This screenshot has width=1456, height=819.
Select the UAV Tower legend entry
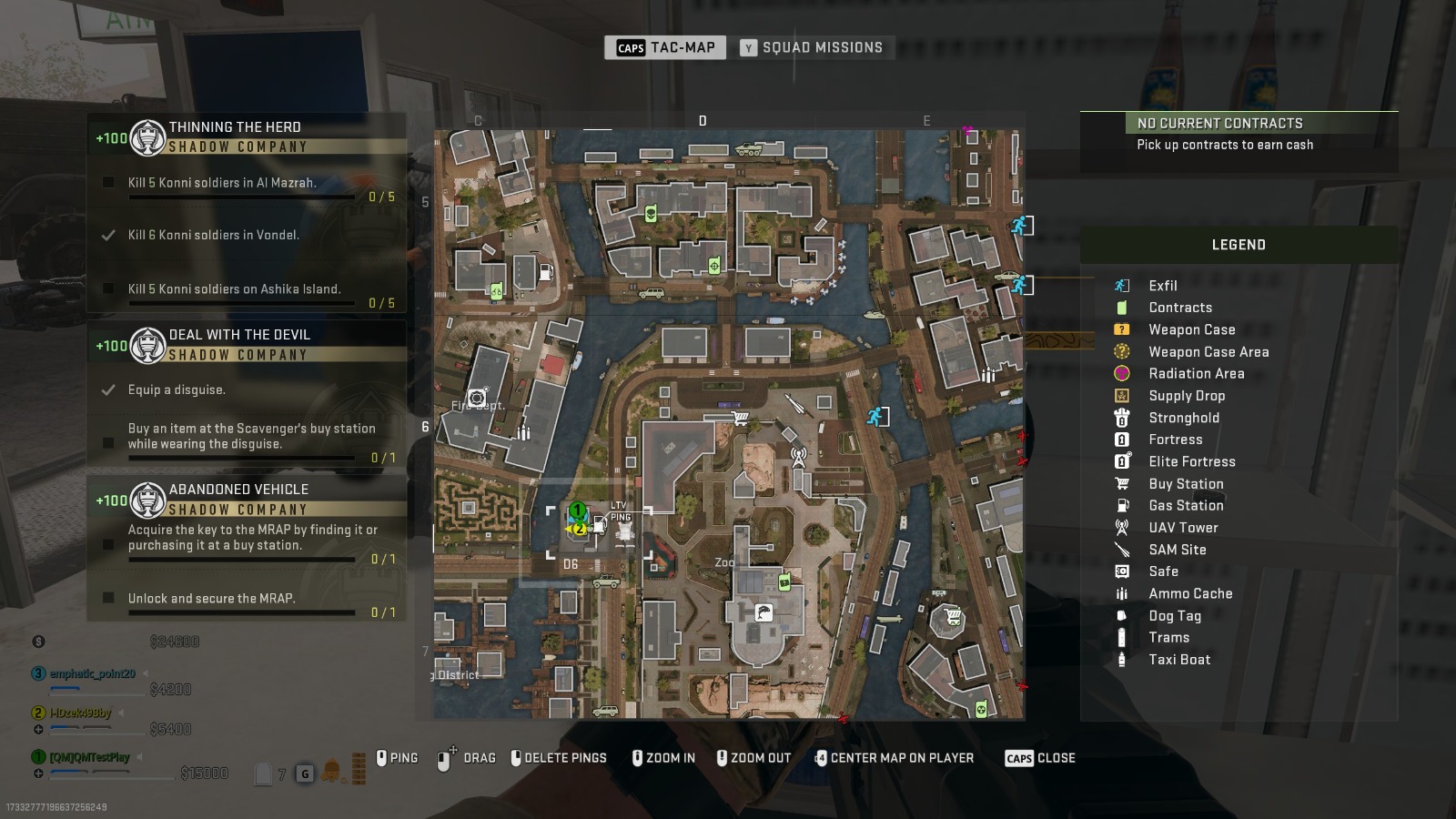coord(1183,528)
